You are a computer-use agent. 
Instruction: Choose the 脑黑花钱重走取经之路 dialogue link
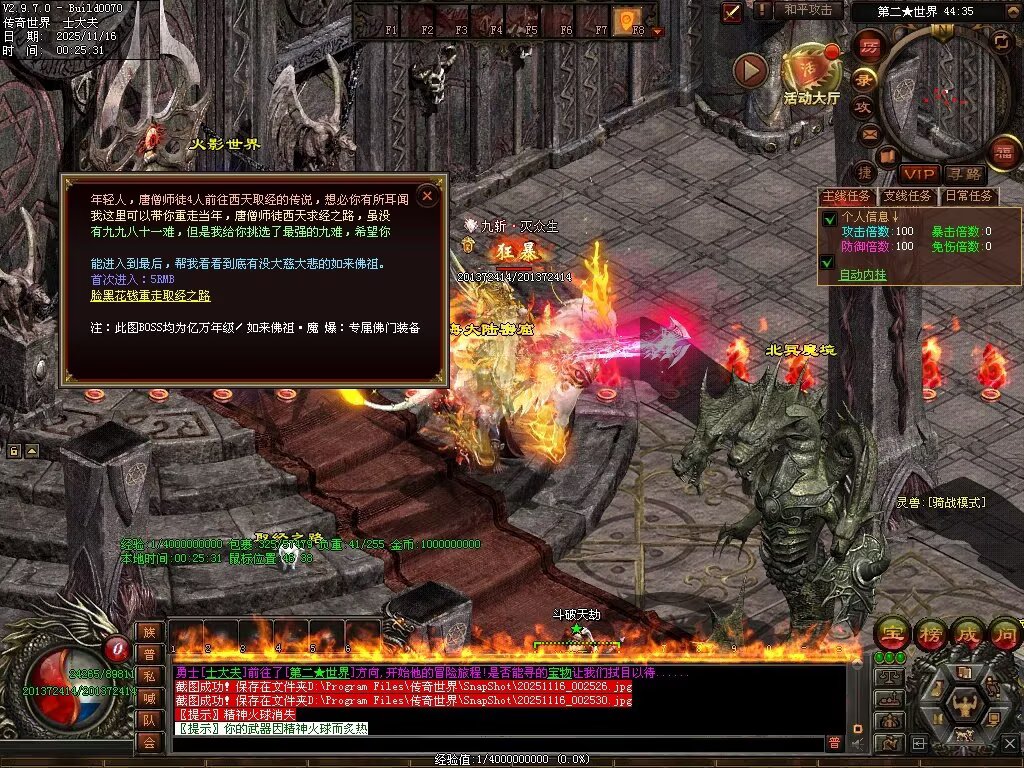[151, 296]
